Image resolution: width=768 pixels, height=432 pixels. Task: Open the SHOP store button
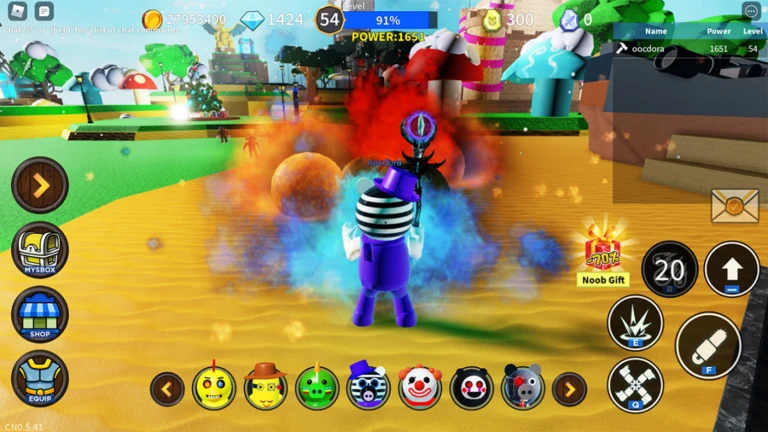[x=40, y=314]
